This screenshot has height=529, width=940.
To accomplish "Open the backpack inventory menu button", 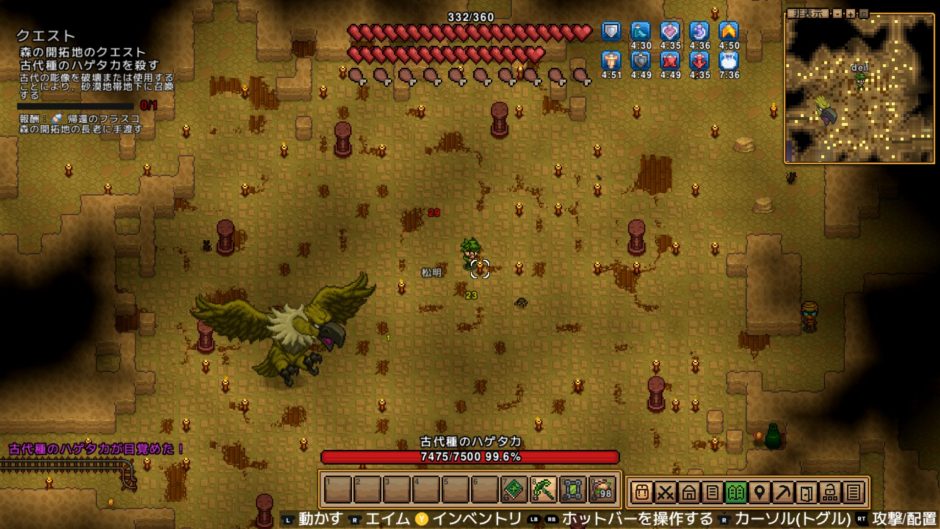I will click(x=641, y=492).
